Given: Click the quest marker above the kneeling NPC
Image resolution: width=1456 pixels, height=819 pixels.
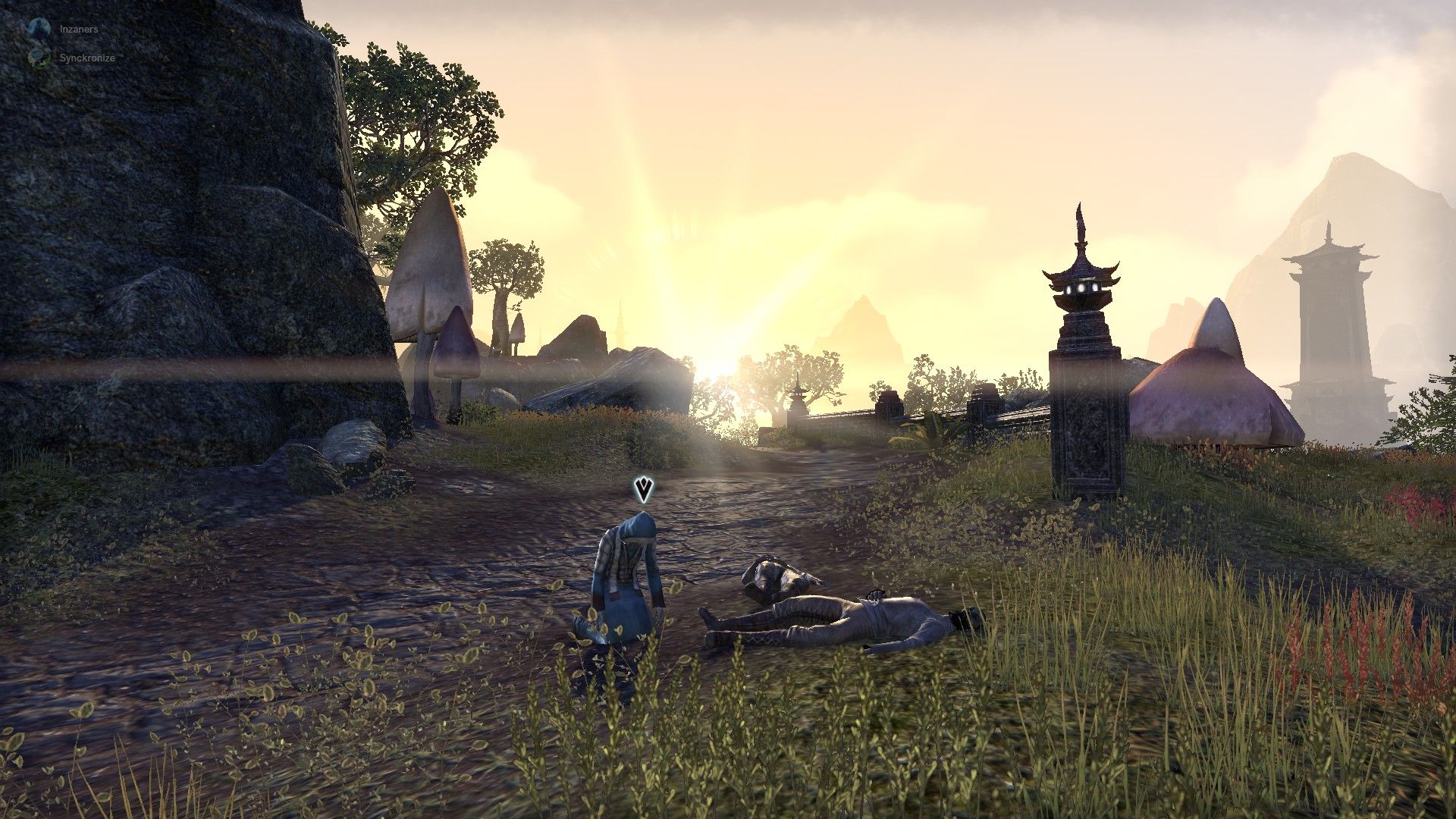Looking at the screenshot, I should click(x=644, y=490).
